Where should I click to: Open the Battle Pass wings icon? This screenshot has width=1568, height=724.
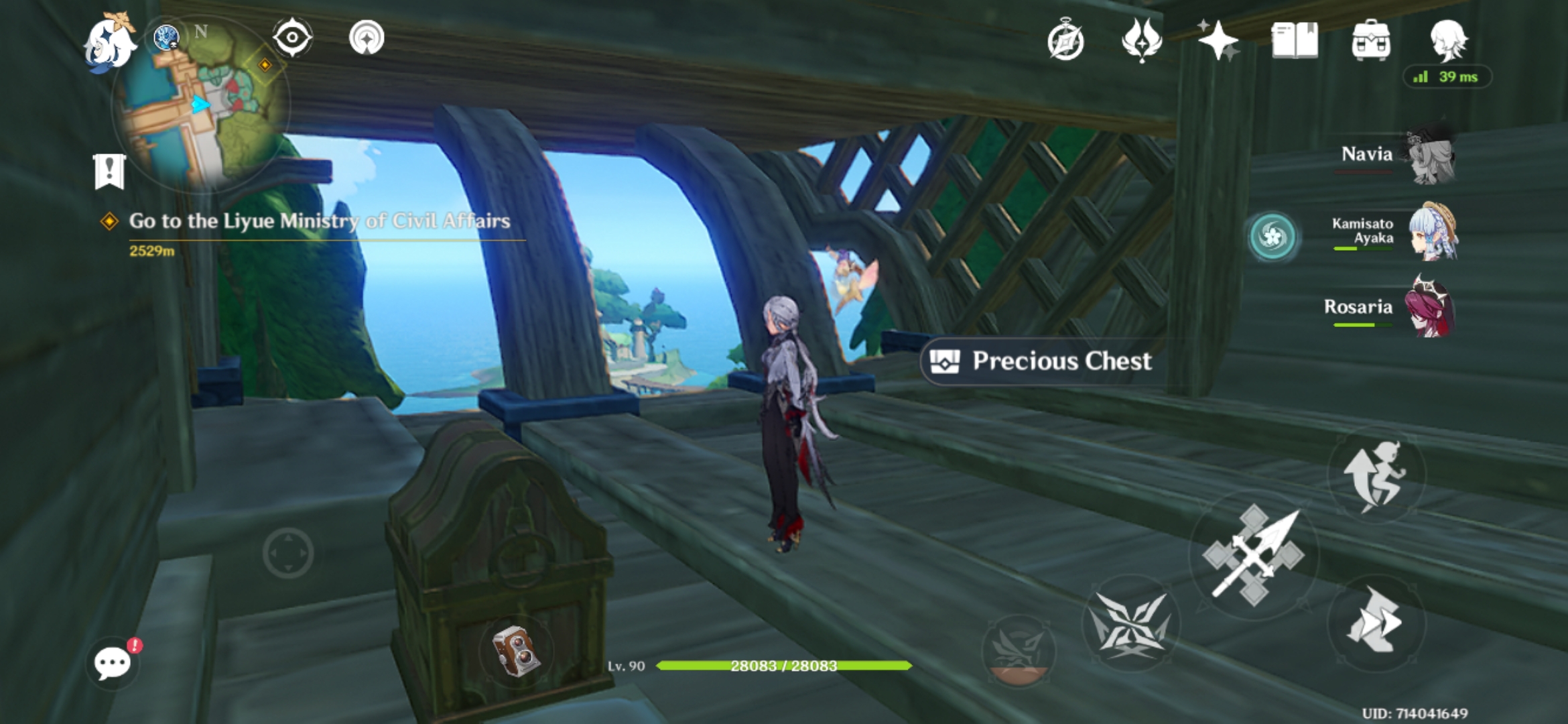pos(1142,40)
